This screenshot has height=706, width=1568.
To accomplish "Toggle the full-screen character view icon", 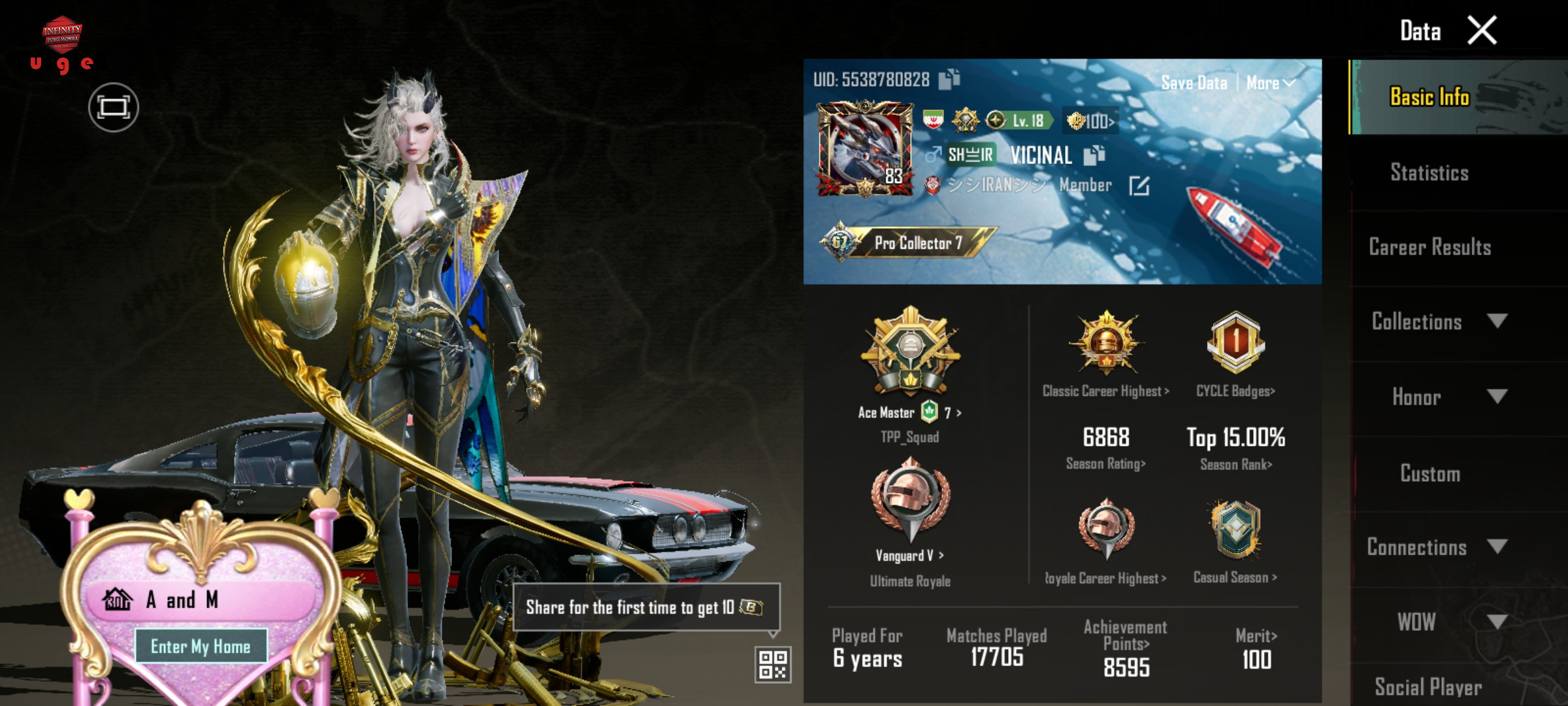I will [x=114, y=107].
